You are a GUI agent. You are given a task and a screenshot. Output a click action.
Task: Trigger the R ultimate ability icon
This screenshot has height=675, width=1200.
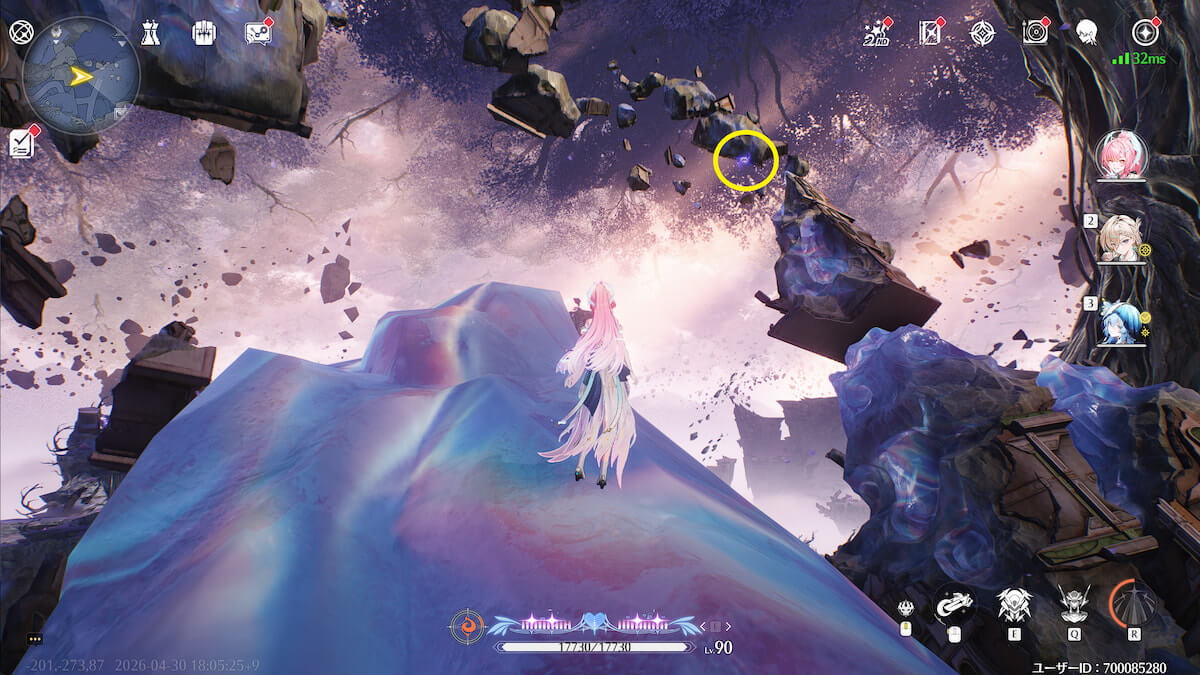(x=1134, y=604)
